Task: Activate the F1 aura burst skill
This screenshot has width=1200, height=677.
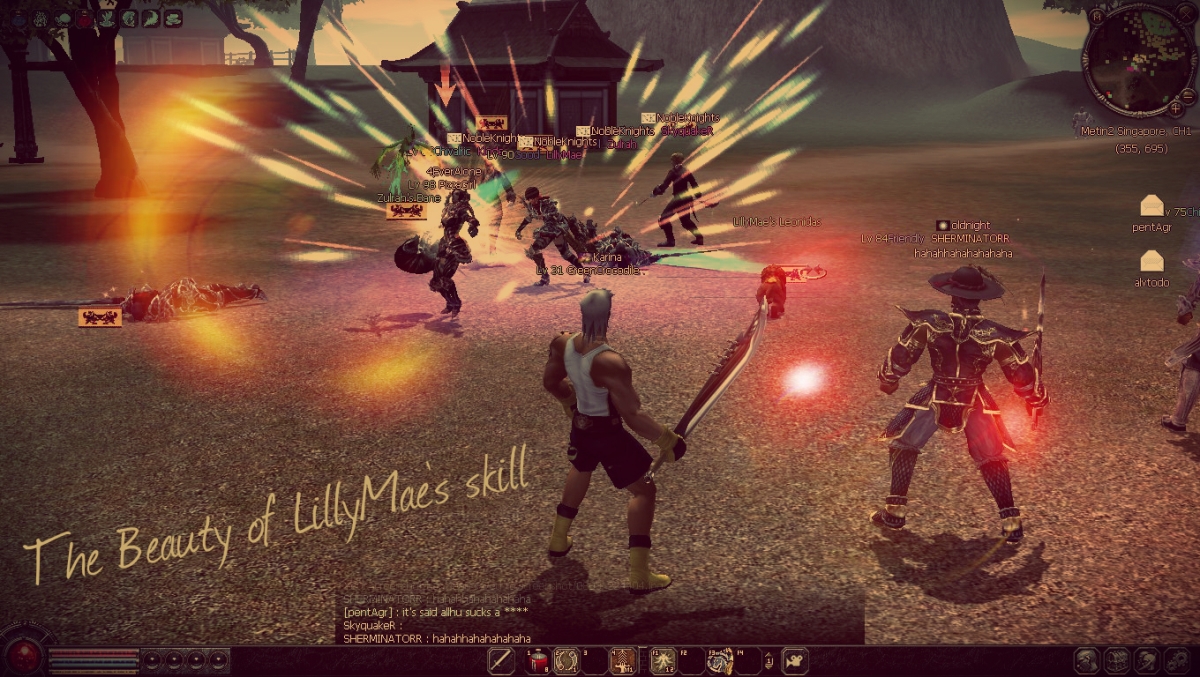Action: tap(663, 661)
